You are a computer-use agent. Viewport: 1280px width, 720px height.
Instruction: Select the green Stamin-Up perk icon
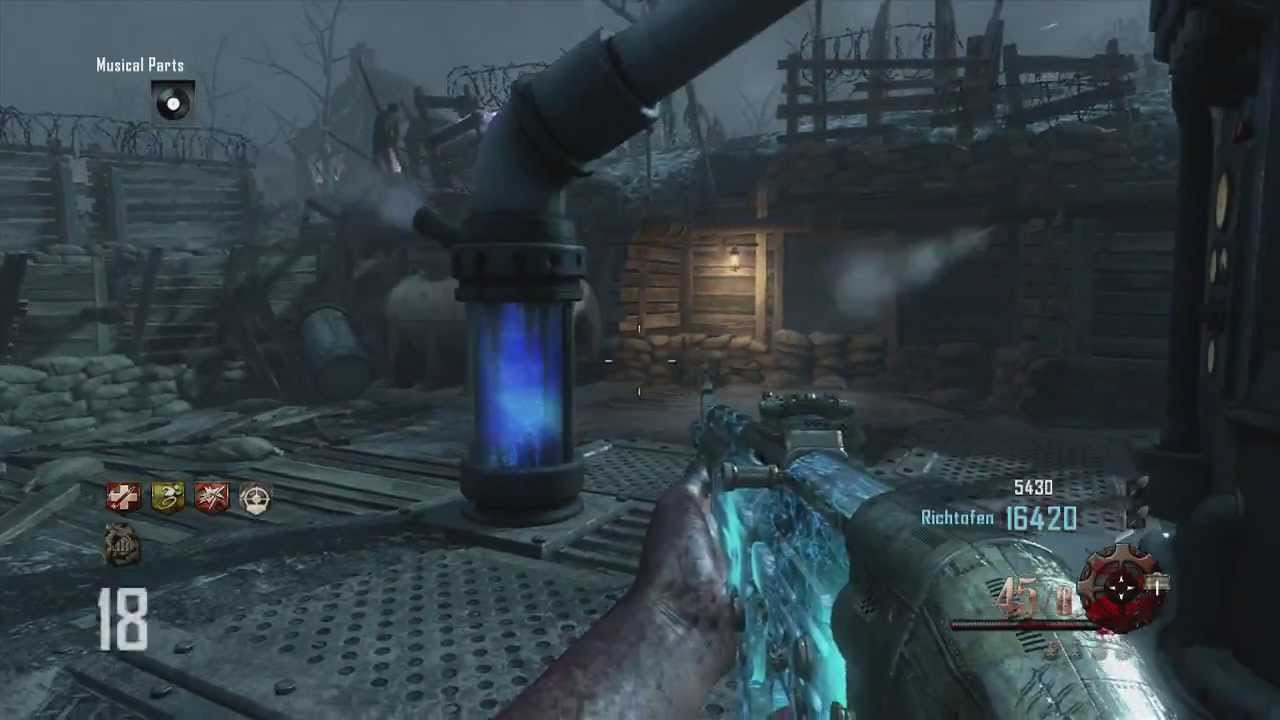coord(167,497)
